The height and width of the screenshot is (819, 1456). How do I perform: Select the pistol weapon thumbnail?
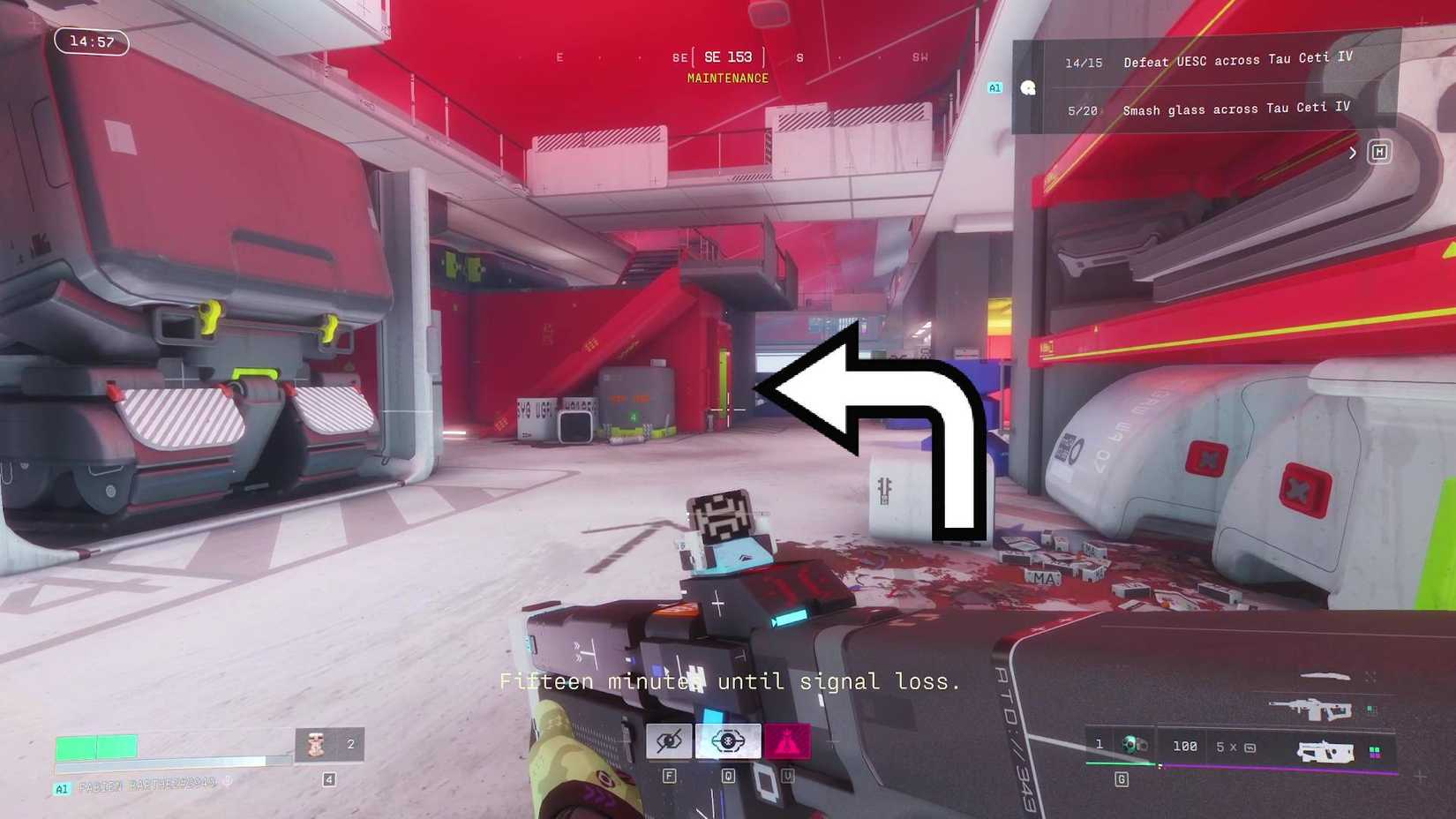pos(1328,753)
